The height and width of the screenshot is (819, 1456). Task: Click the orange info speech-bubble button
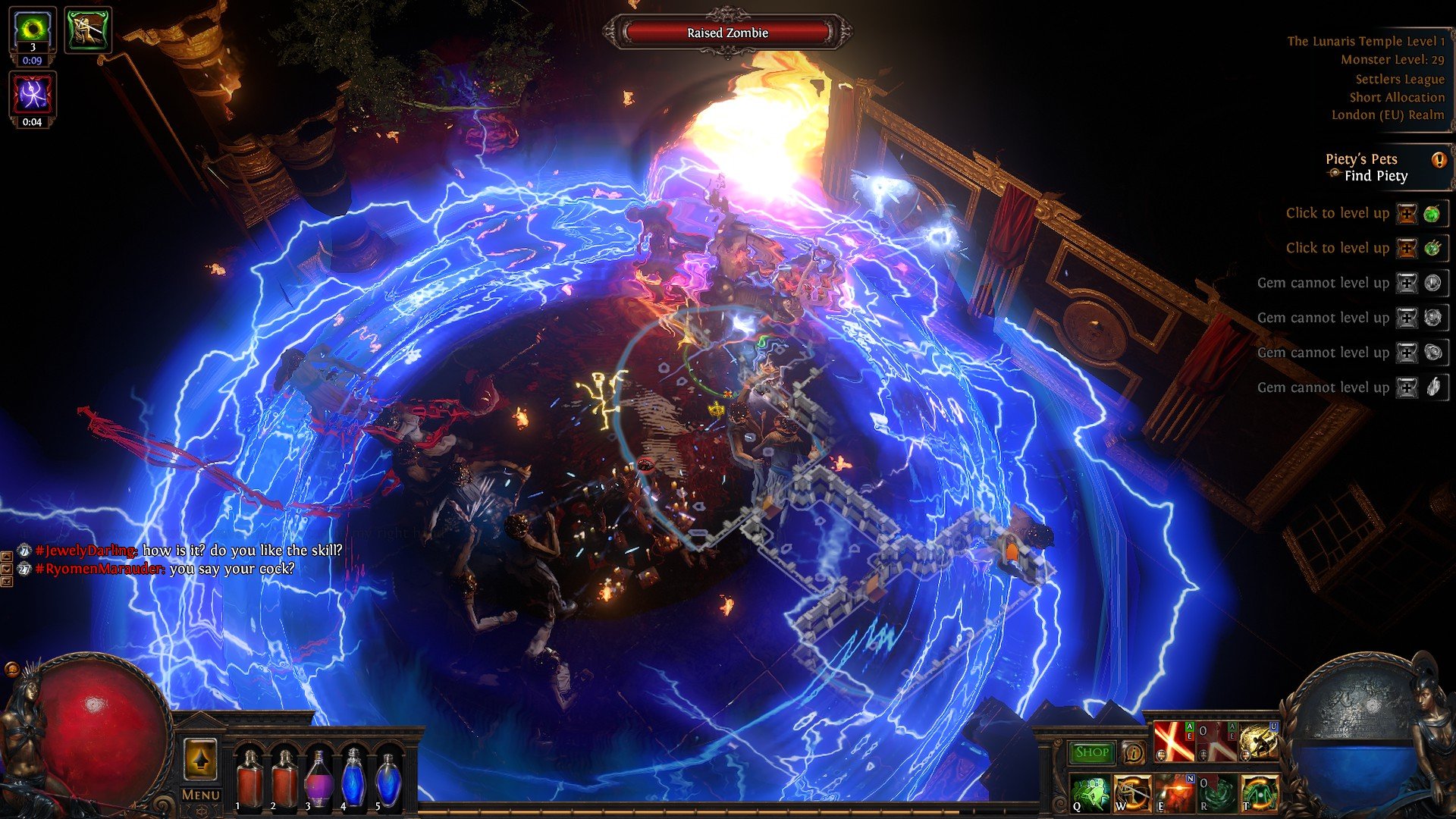(1134, 752)
